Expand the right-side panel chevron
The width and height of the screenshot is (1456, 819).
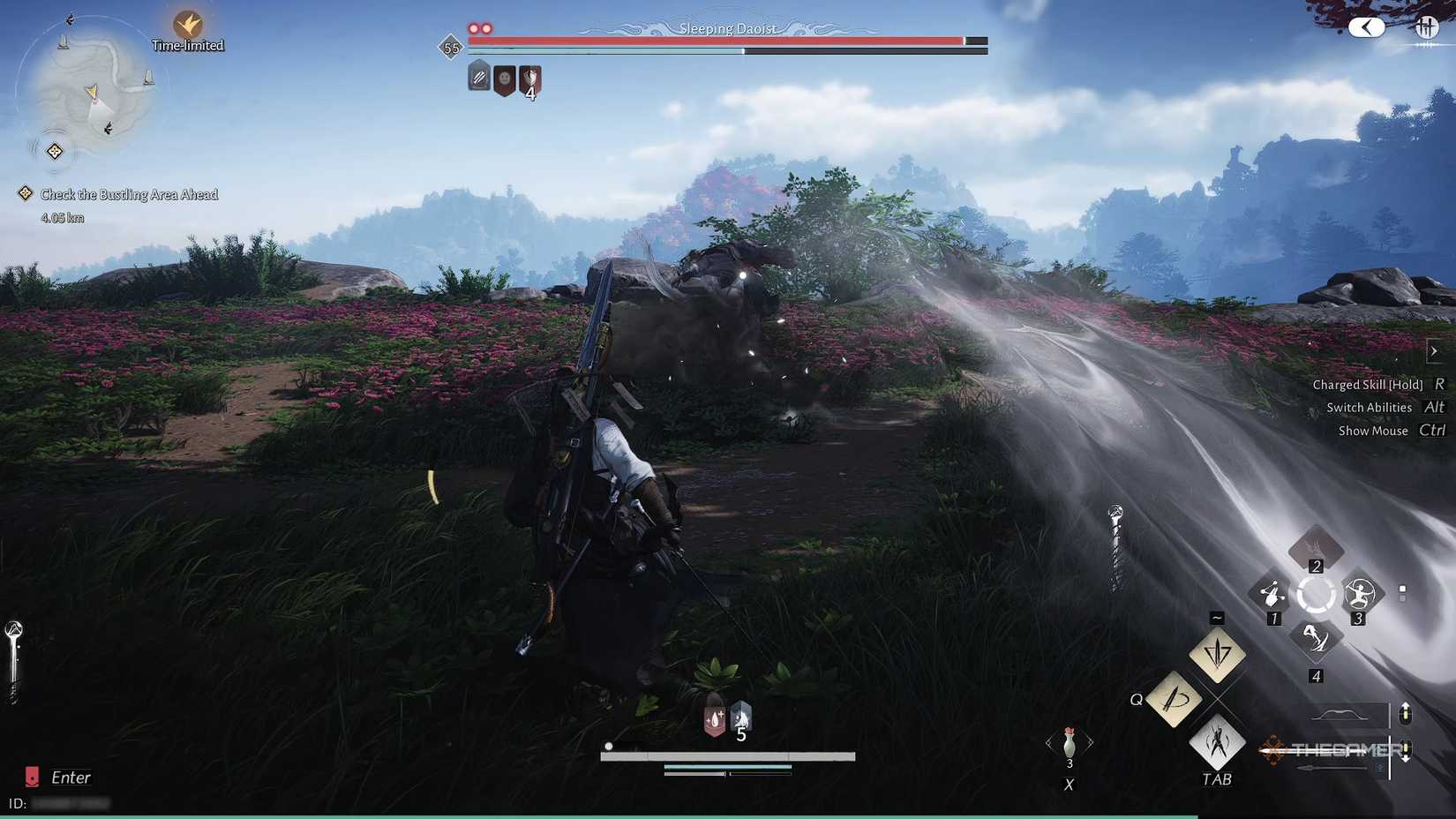coord(1434,350)
